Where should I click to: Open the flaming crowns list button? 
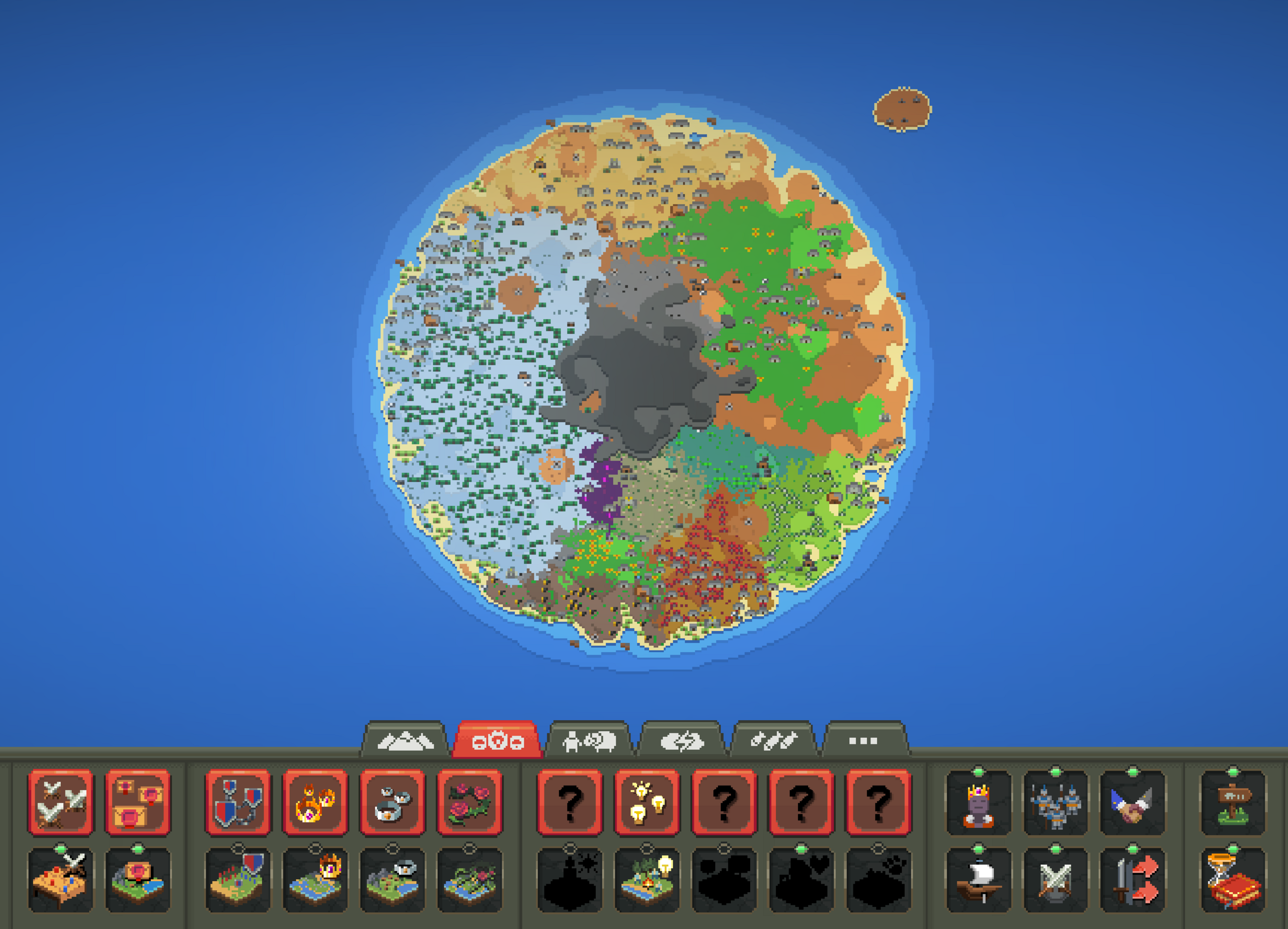(315, 802)
